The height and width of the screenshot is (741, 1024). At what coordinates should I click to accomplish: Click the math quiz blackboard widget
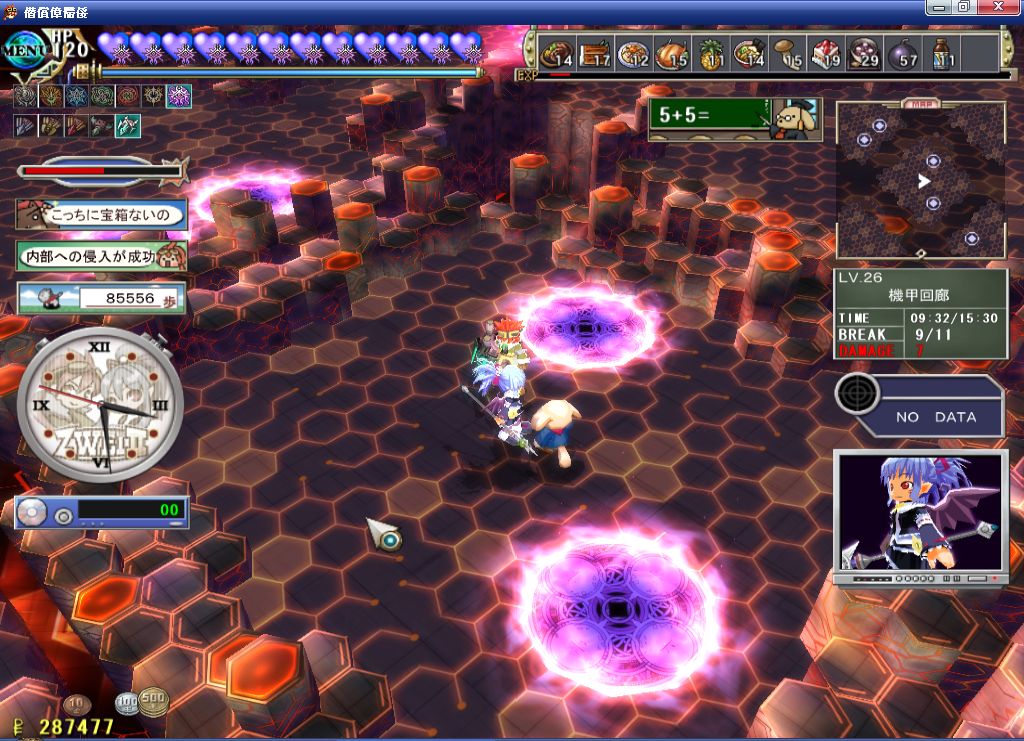coord(735,118)
